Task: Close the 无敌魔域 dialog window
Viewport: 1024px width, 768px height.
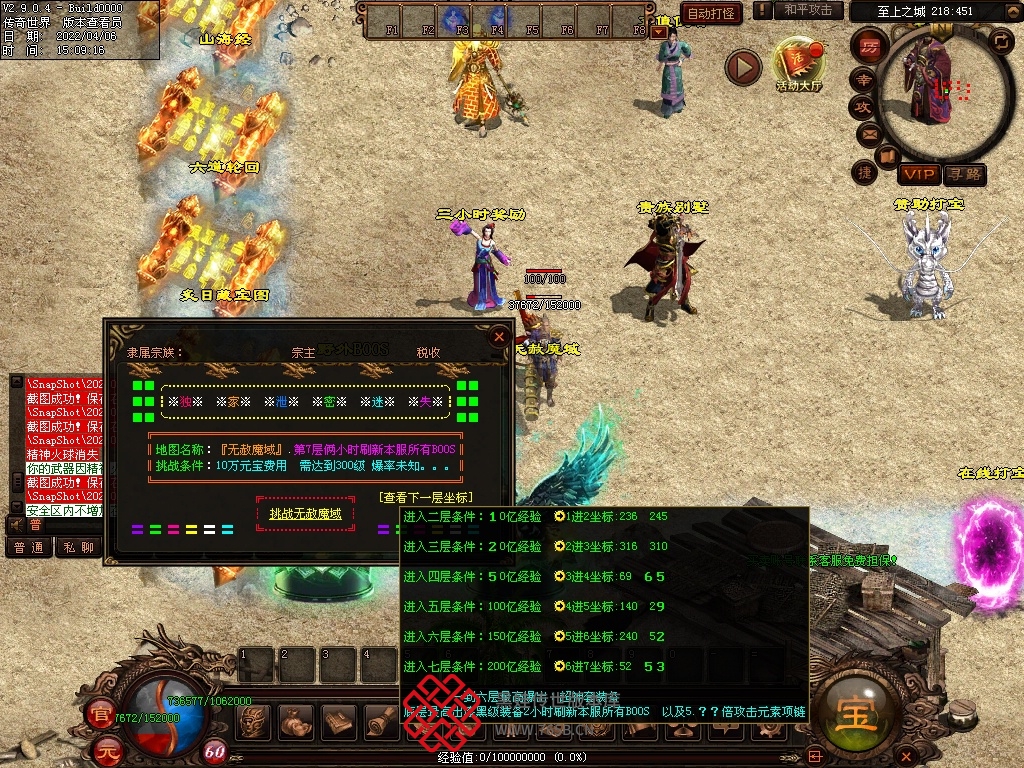Action: point(498,337)
